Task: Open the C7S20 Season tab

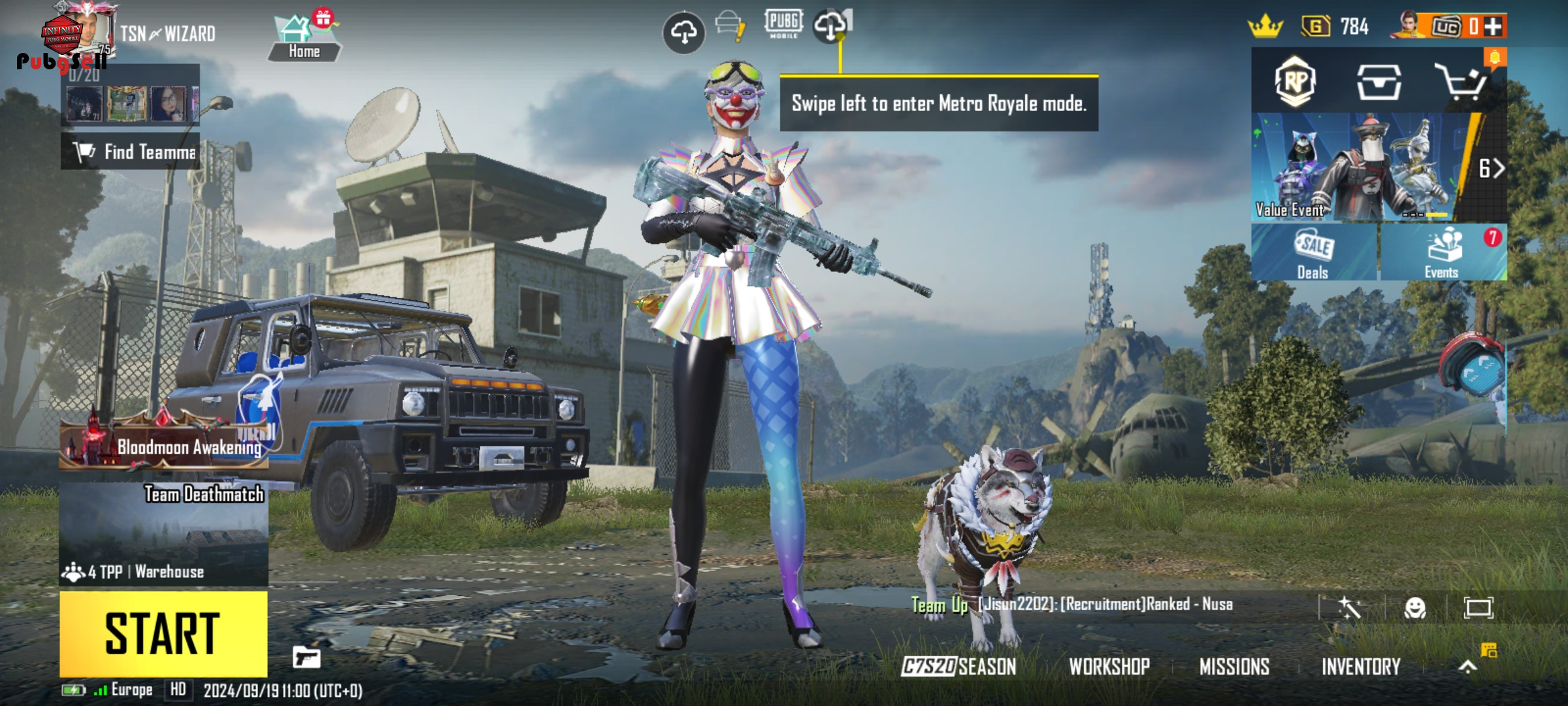Action: pos(958,667)
